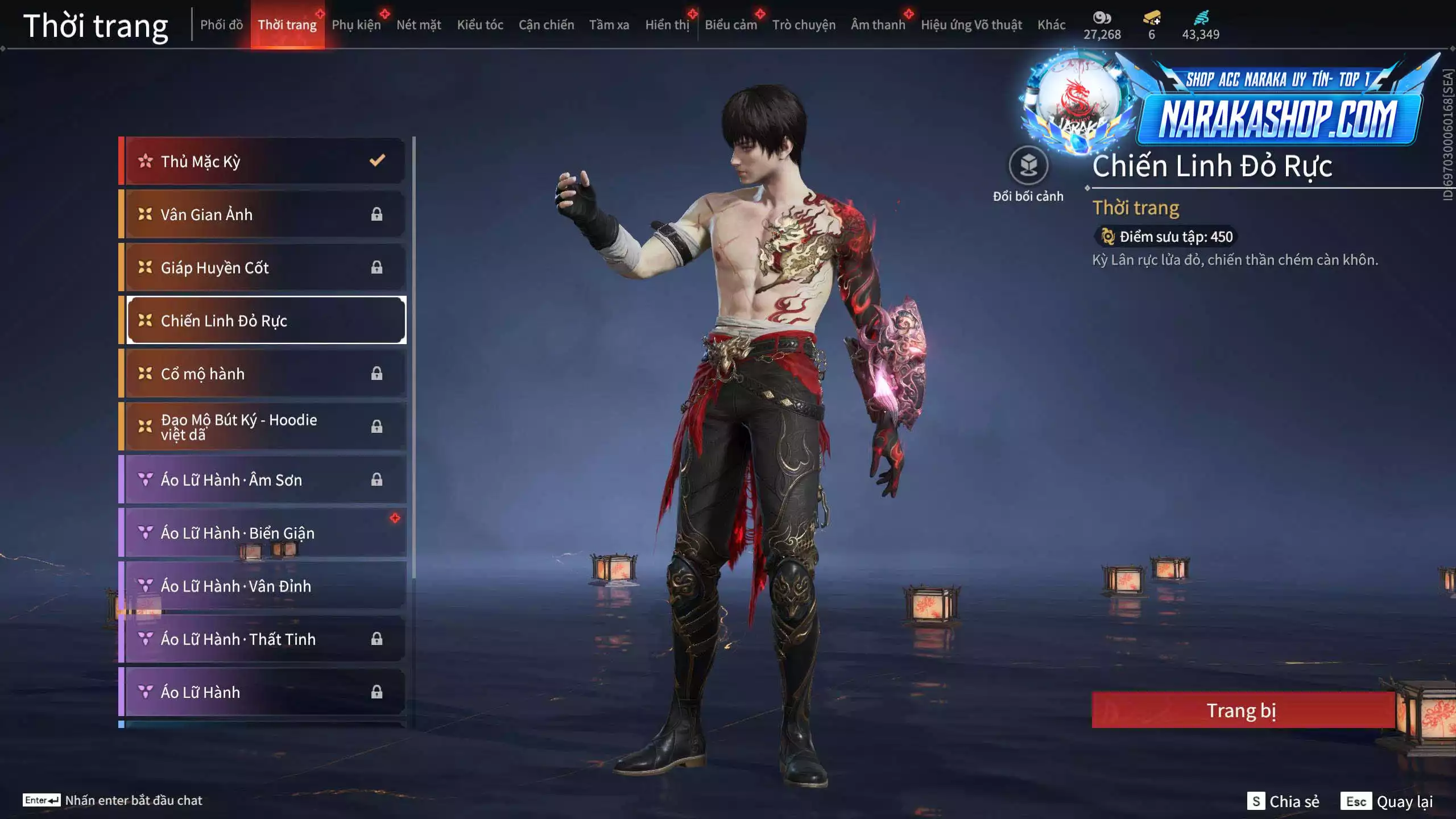The width and height of the screenshot is (1456, 819).
Task: Choose Áo Lữ Hành · Vân Đỉnh outfit
Action: click(264, 586)
